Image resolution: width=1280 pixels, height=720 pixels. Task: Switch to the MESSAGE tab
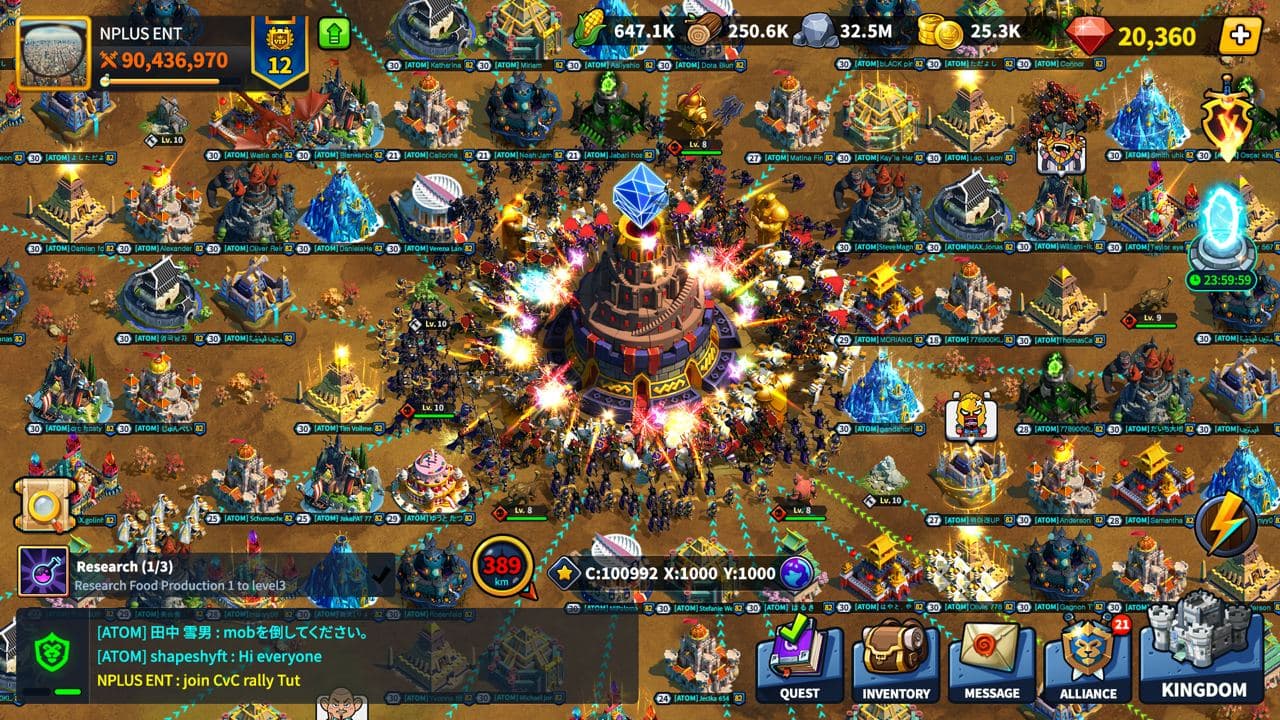click(991, 660)
